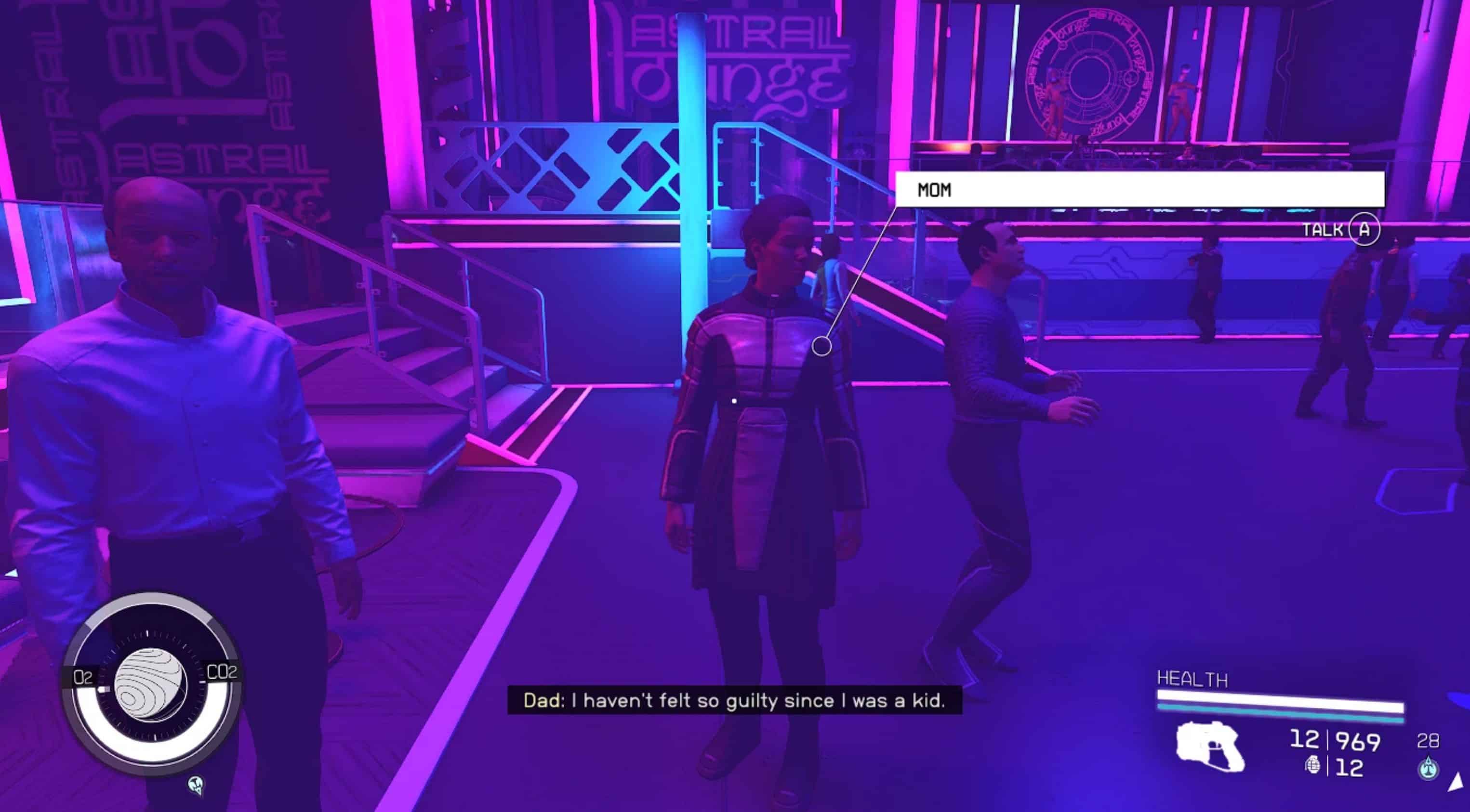Click the equipped pistol weapon icon

click(x=1210, y=747)
